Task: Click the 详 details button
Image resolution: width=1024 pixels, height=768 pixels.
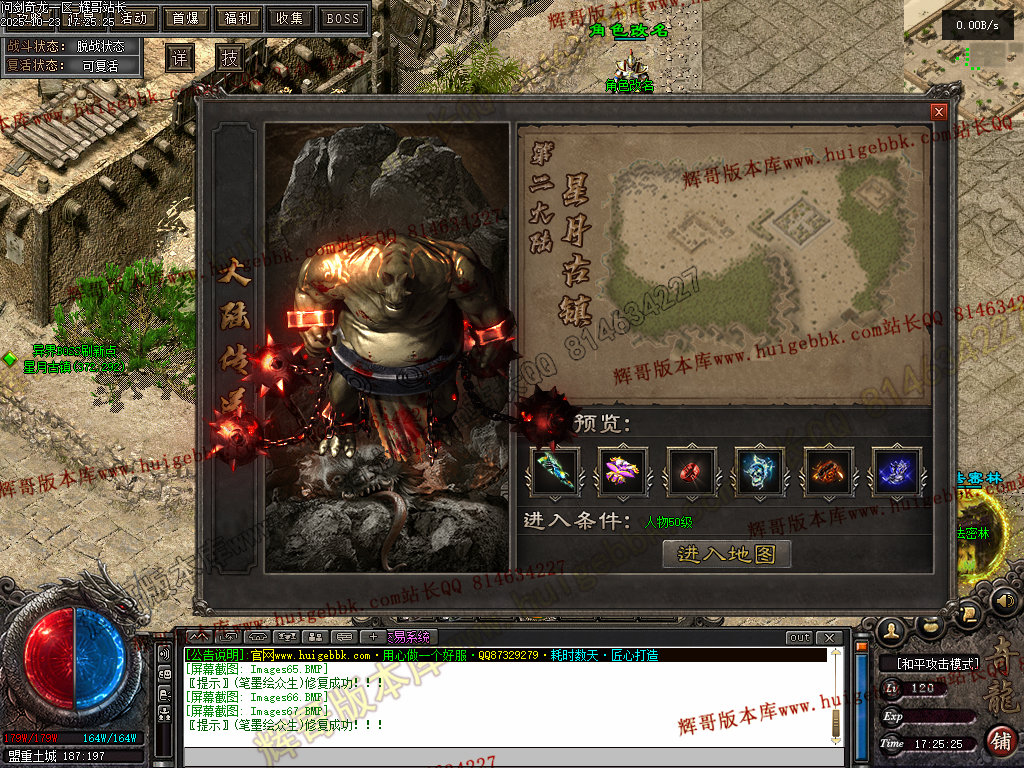Action: pyautogui.click(x=179, y=58)
